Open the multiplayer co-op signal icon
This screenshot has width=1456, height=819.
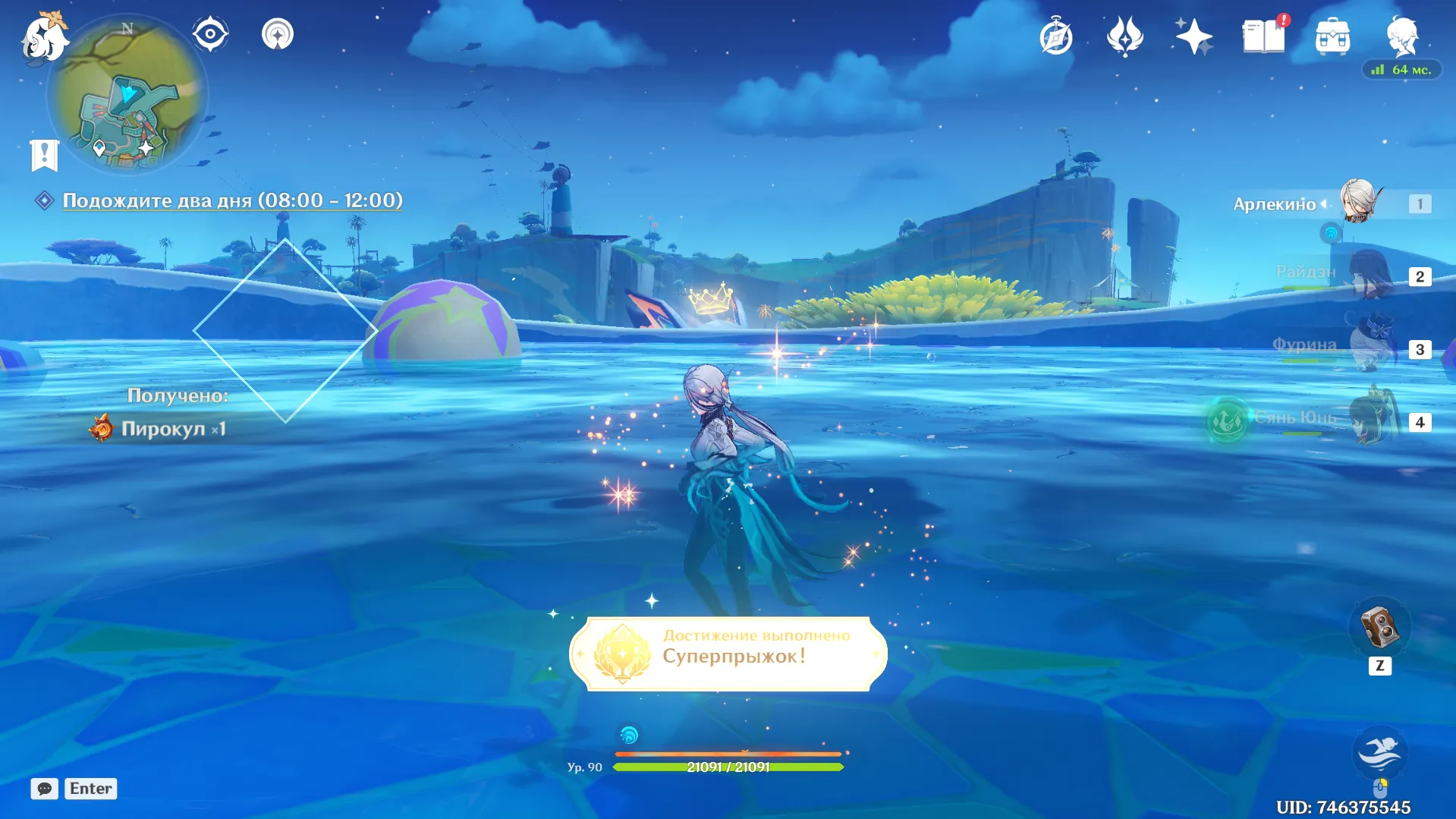point(278,34)
